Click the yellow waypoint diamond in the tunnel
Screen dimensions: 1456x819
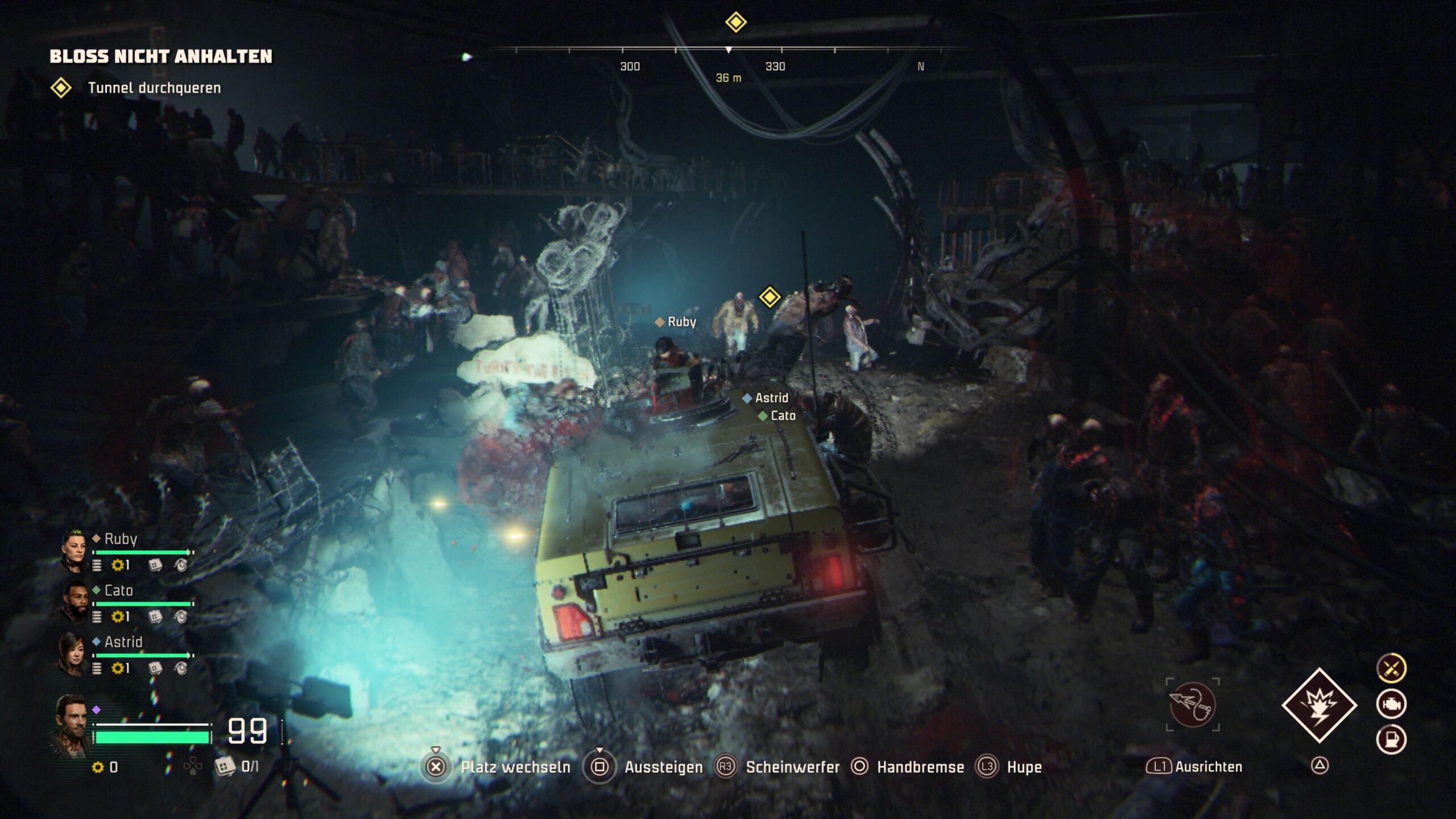pos(770,297)
